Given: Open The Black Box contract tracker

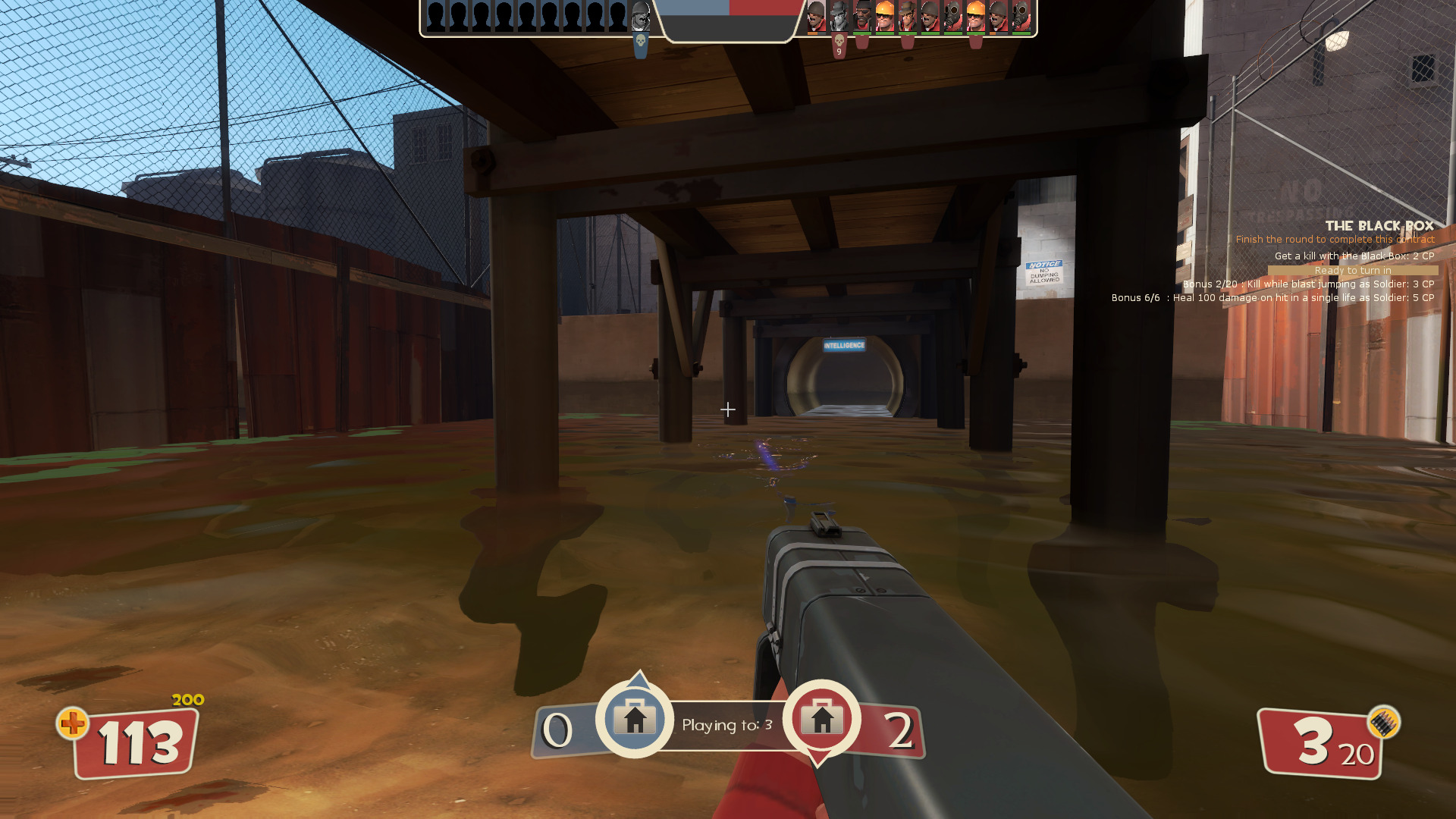Looking at the screenshot, I should [1379, 226].
